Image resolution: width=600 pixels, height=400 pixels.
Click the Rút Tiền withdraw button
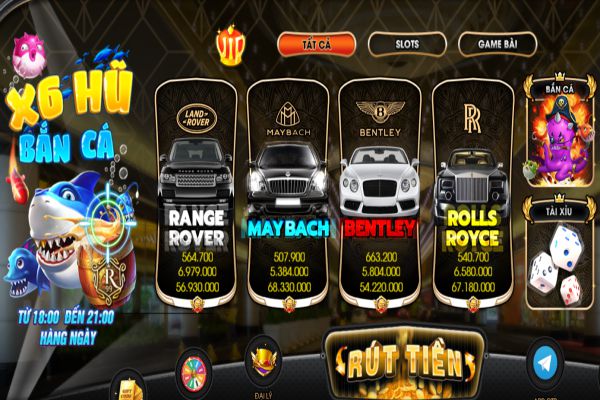point(405,362)
